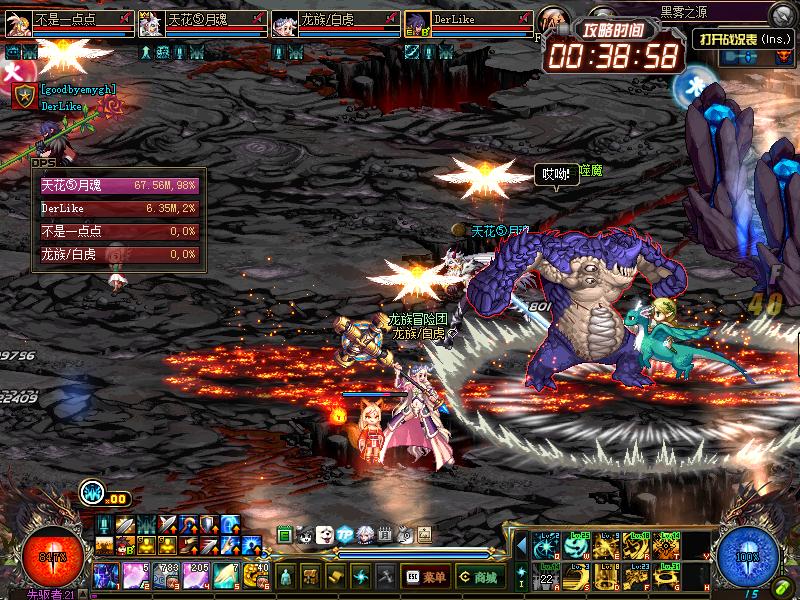Activate the Lv.23 skill on F slot
Screen dimensions: 800x600
[638, 575]
